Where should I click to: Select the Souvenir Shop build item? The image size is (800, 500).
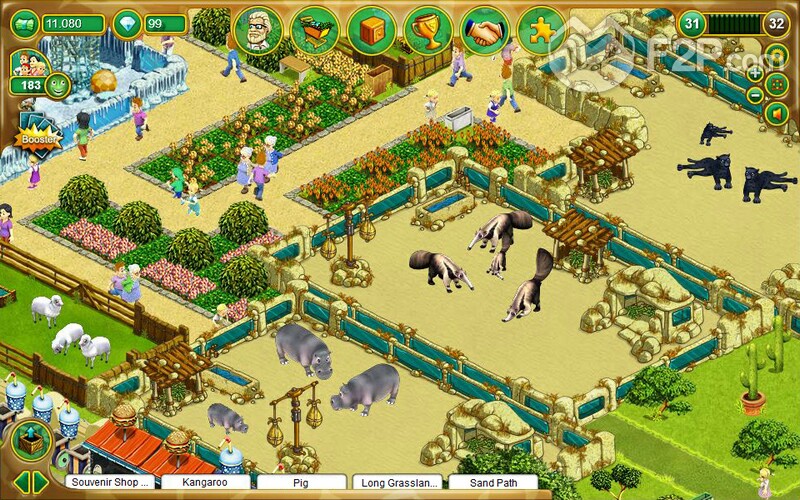pos(111,483)
